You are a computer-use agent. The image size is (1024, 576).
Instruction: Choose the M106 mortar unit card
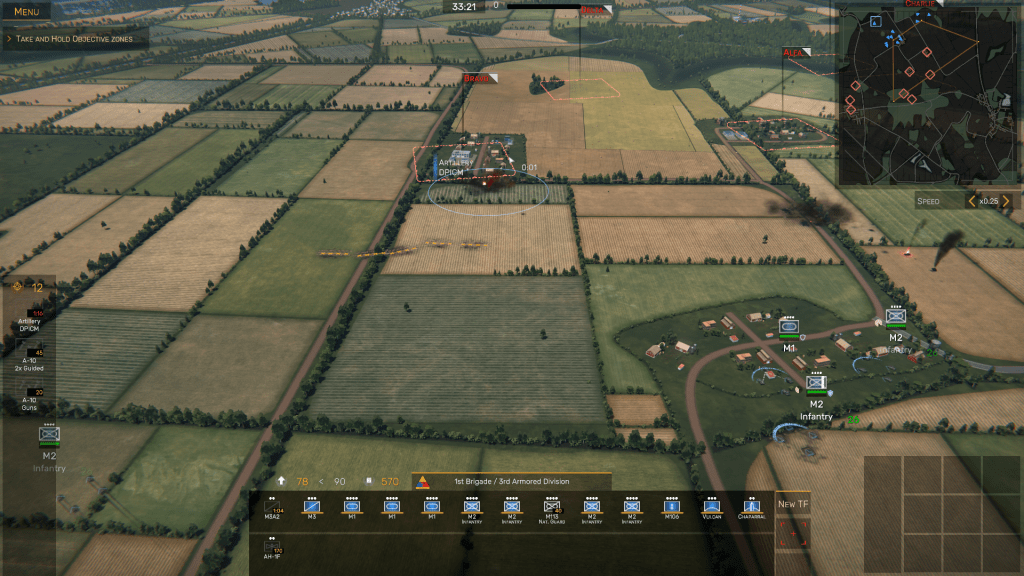672,509
